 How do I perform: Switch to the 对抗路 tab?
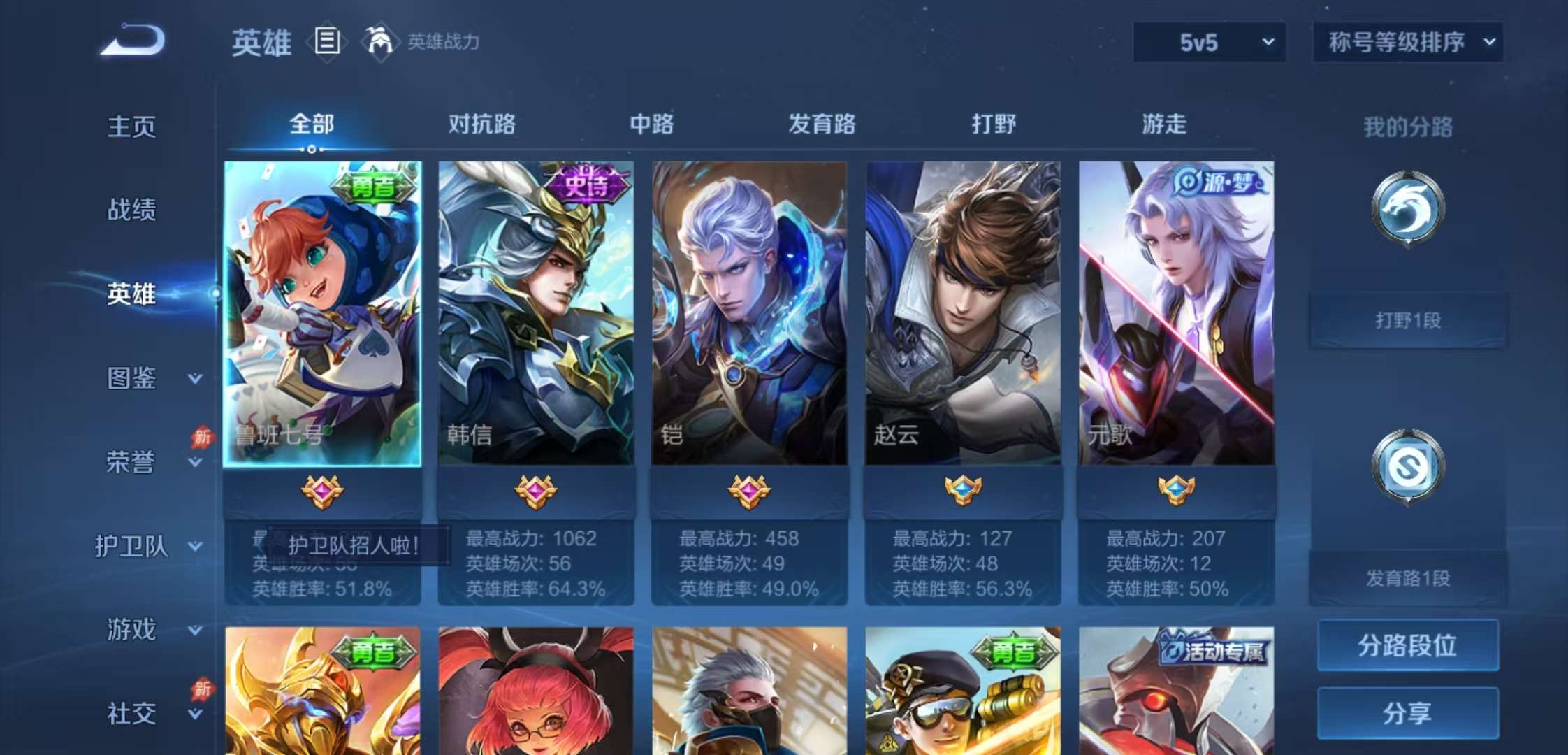[x=483, y=124]
